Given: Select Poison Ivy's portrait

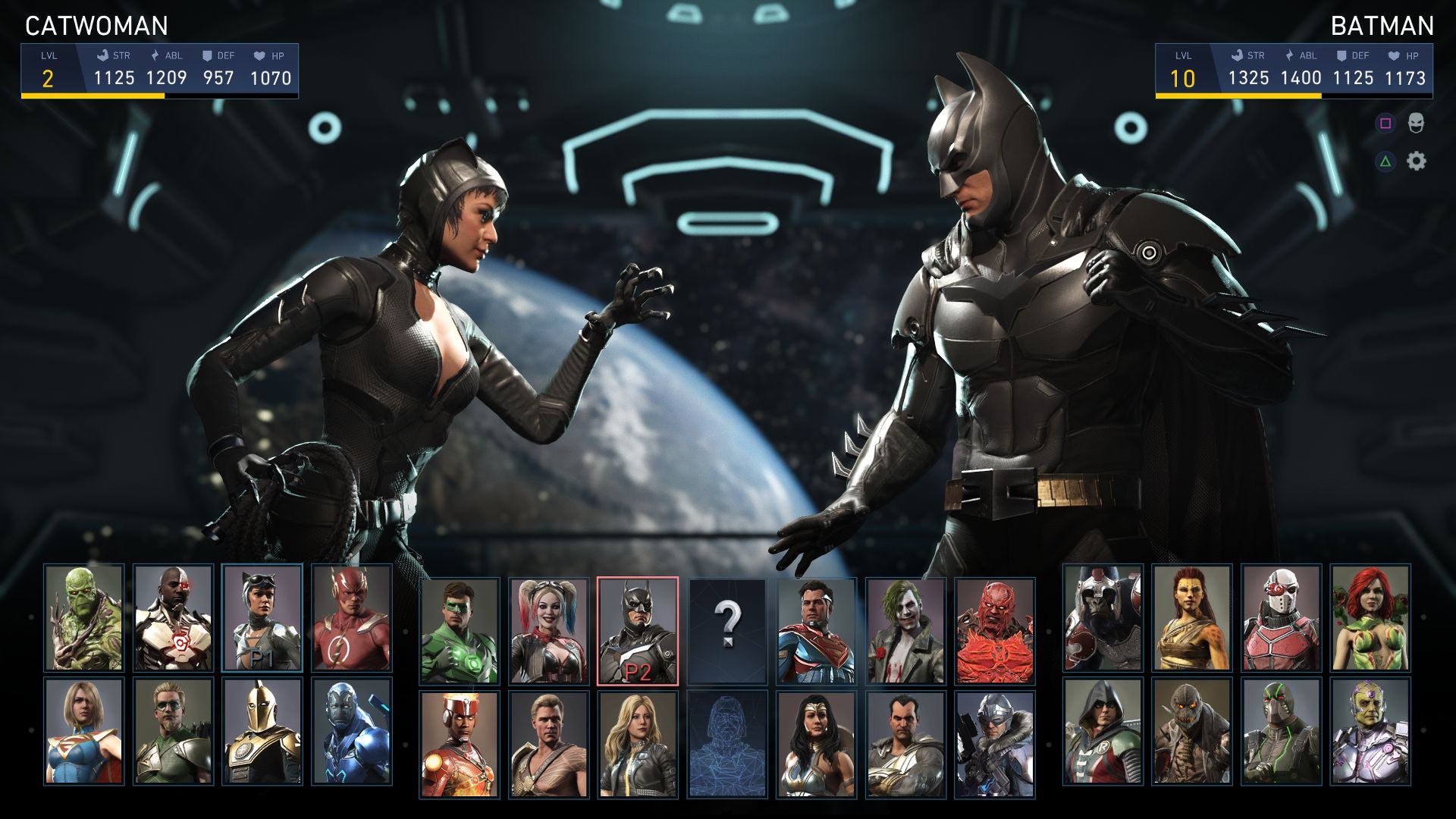Looking at the screenshot, I should pos(1370,618).
